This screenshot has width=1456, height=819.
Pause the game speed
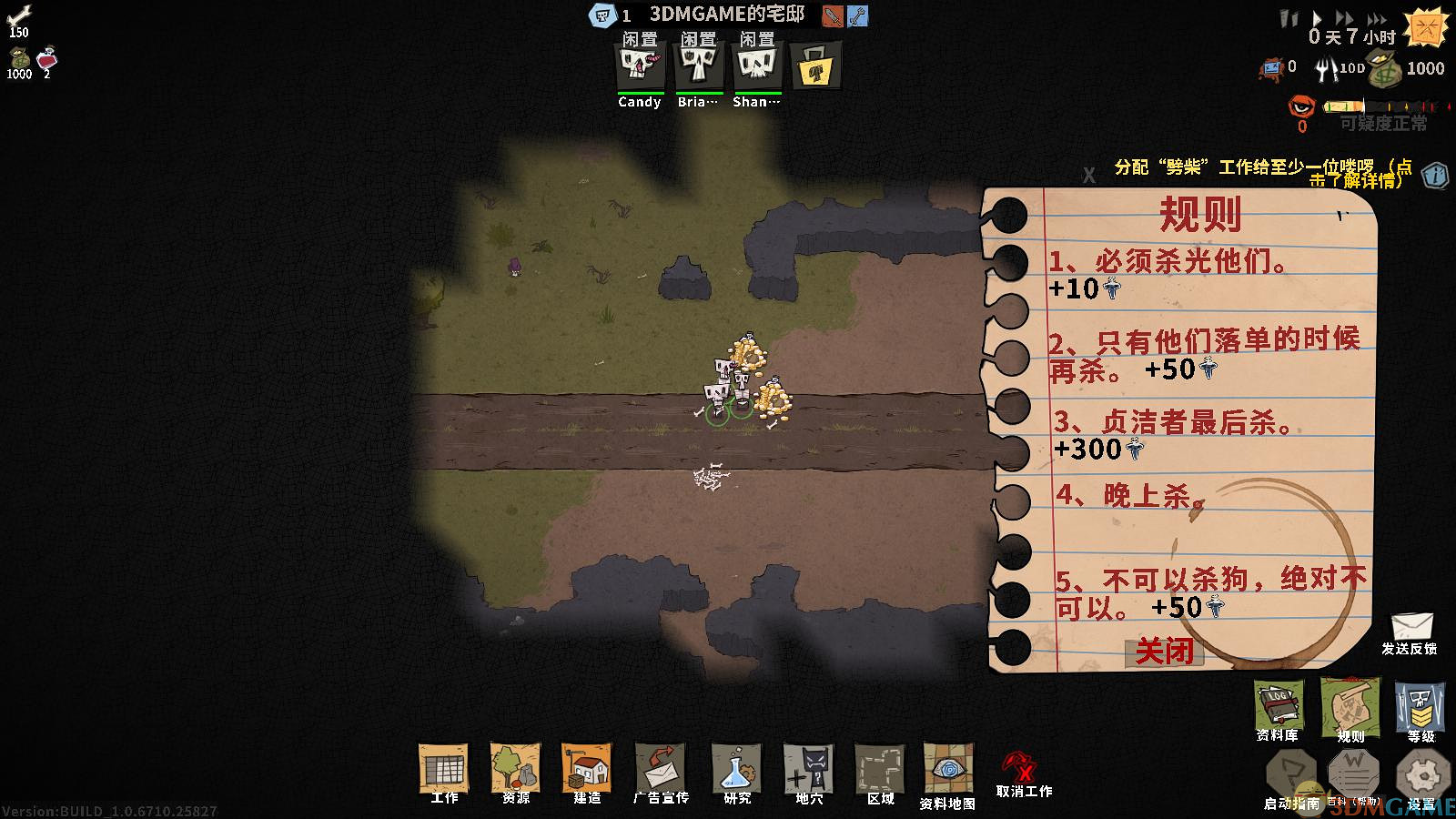(x=1288, y=18)
